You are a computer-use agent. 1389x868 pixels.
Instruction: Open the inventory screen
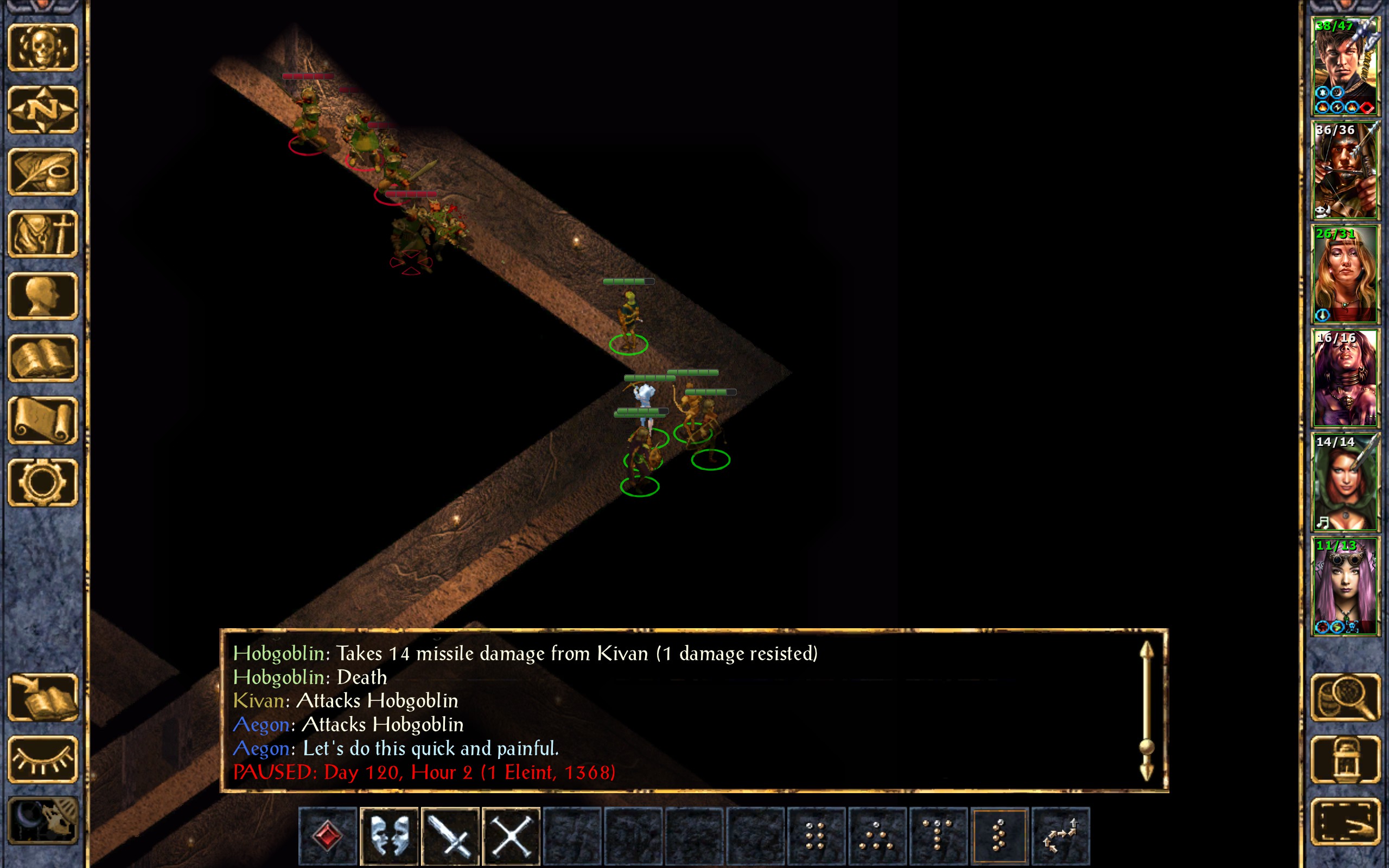(x=43, y=234)
